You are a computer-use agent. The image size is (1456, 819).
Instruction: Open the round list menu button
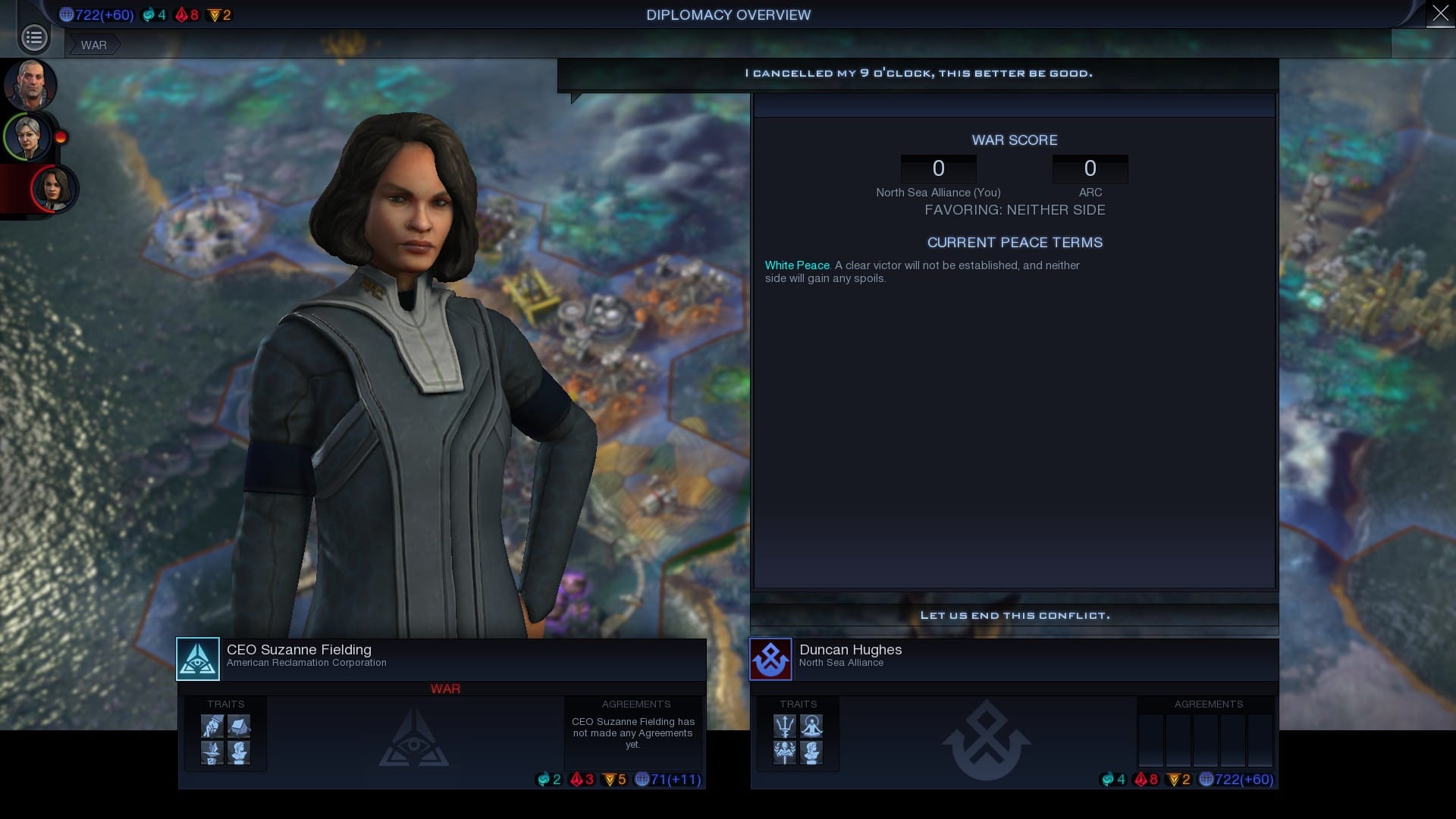pyautogui.click(x=34, y=37)
